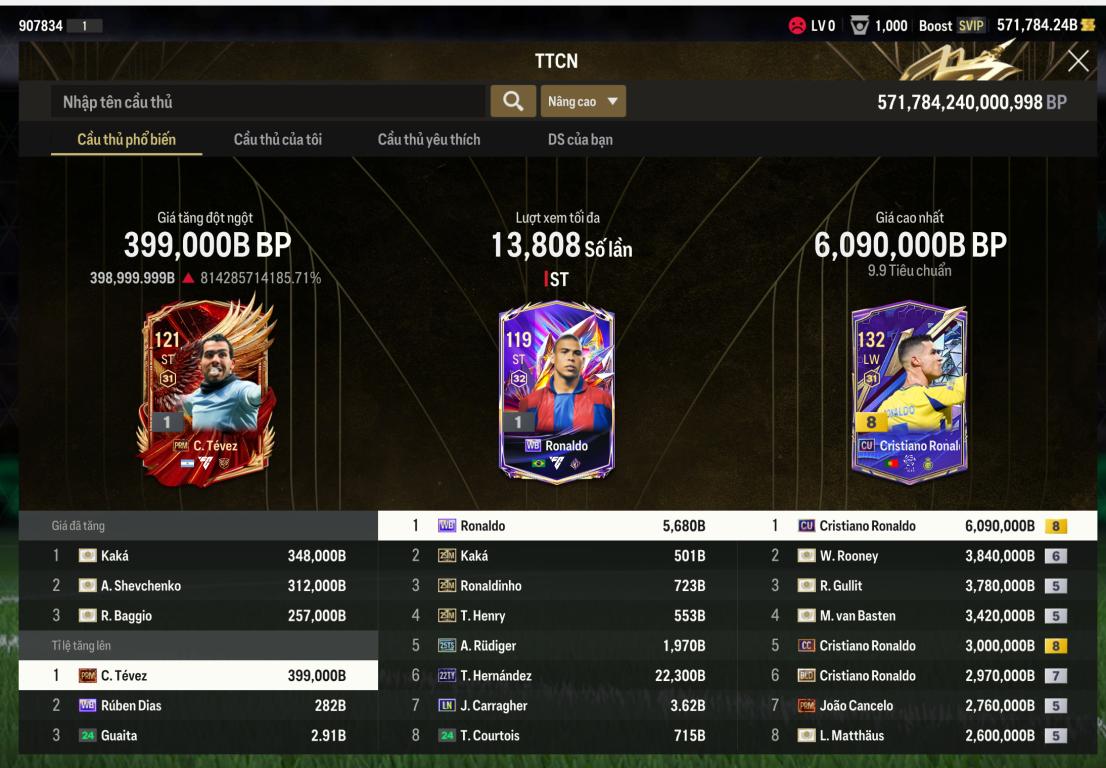Select the Ronaldo 119 ST card

[557, 391]
